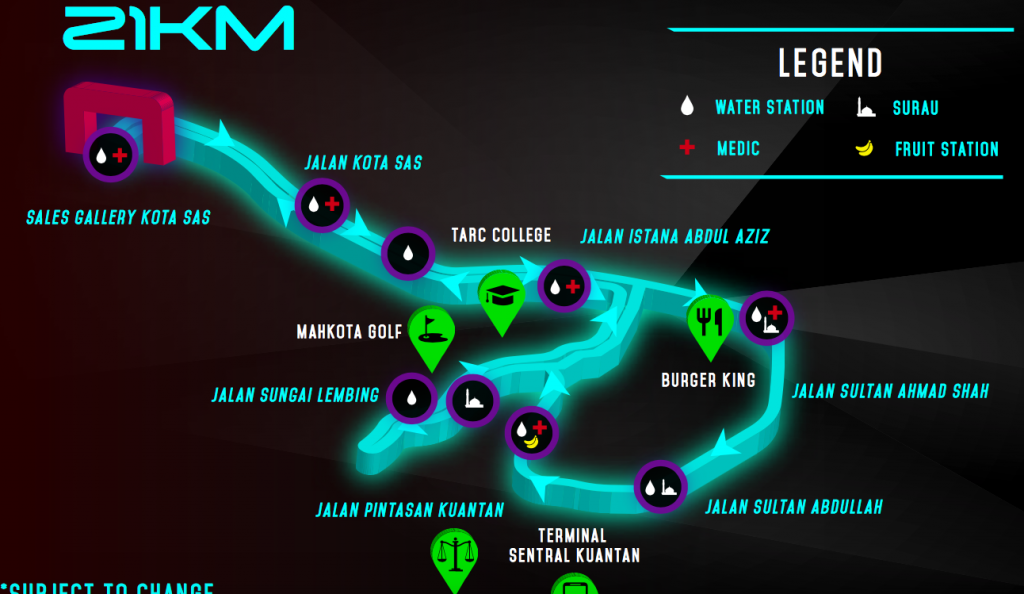1024x594 pixels.
Task: Open the Jalan Sultan Abdullah water and surau marker
Action: point(660,487)
